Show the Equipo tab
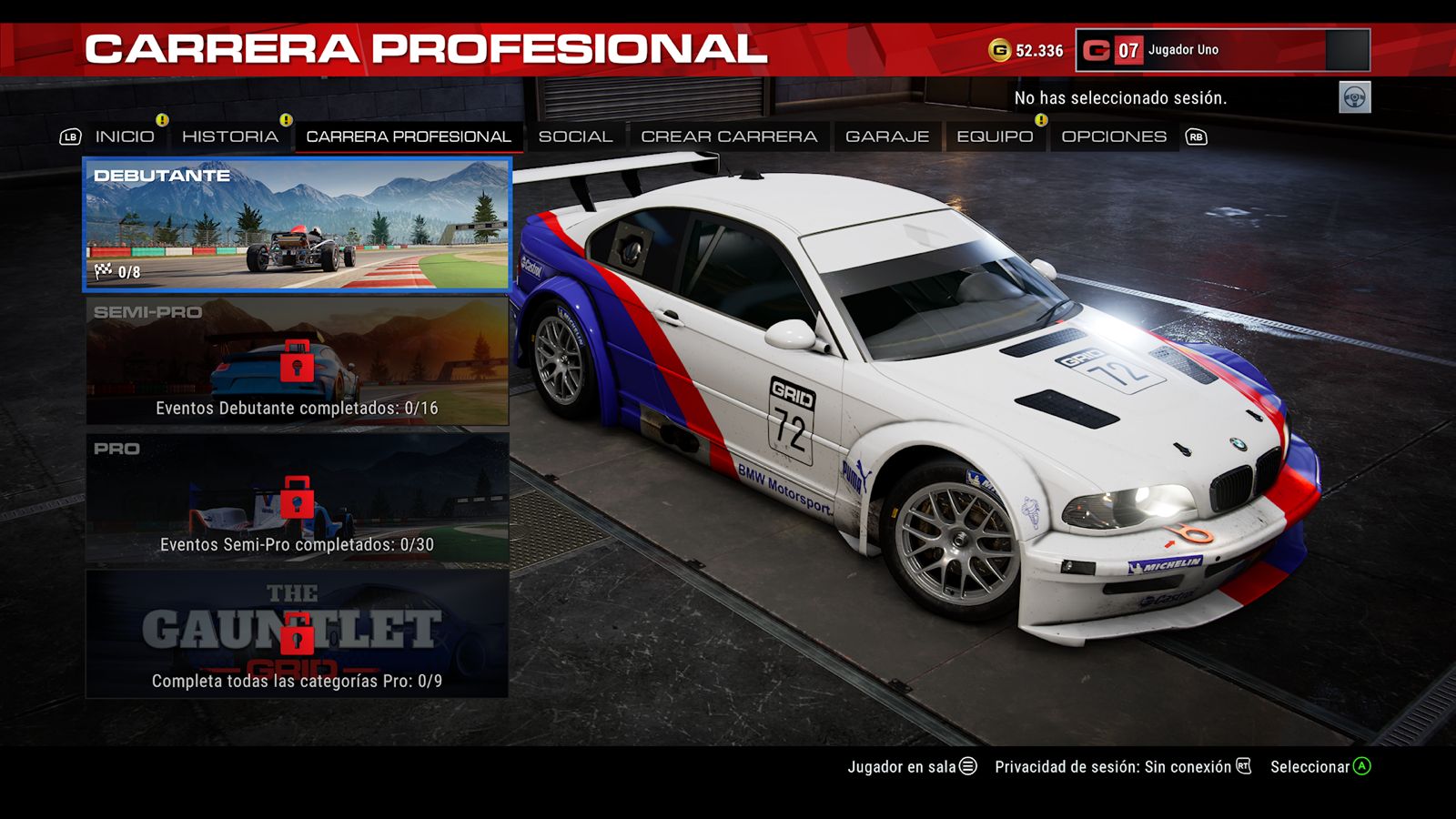Viewport: 1456px width, 819px height. click(x=995, y=136)
